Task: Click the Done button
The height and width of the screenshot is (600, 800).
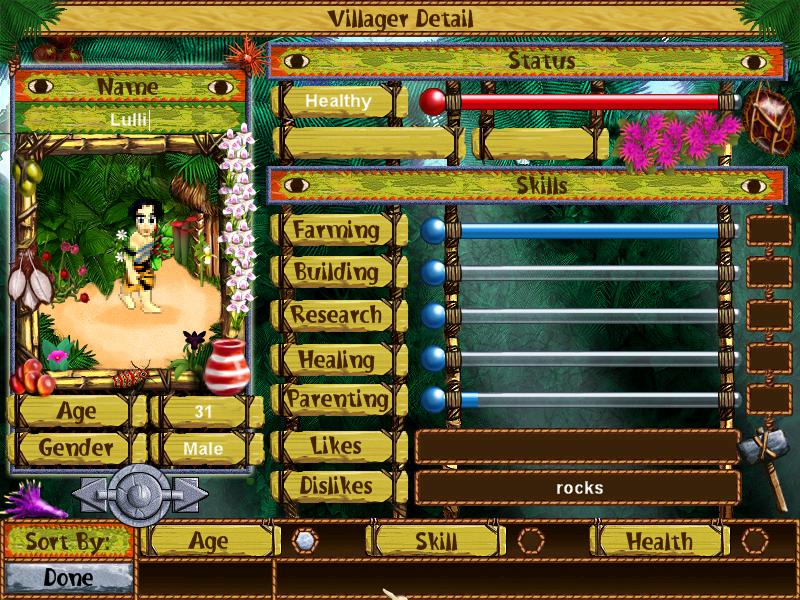Action: coord(69,578)
